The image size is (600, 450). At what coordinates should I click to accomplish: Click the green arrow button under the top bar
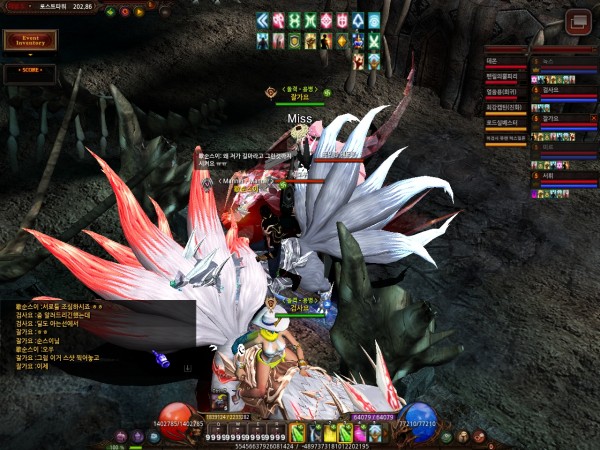pos(110,13)
